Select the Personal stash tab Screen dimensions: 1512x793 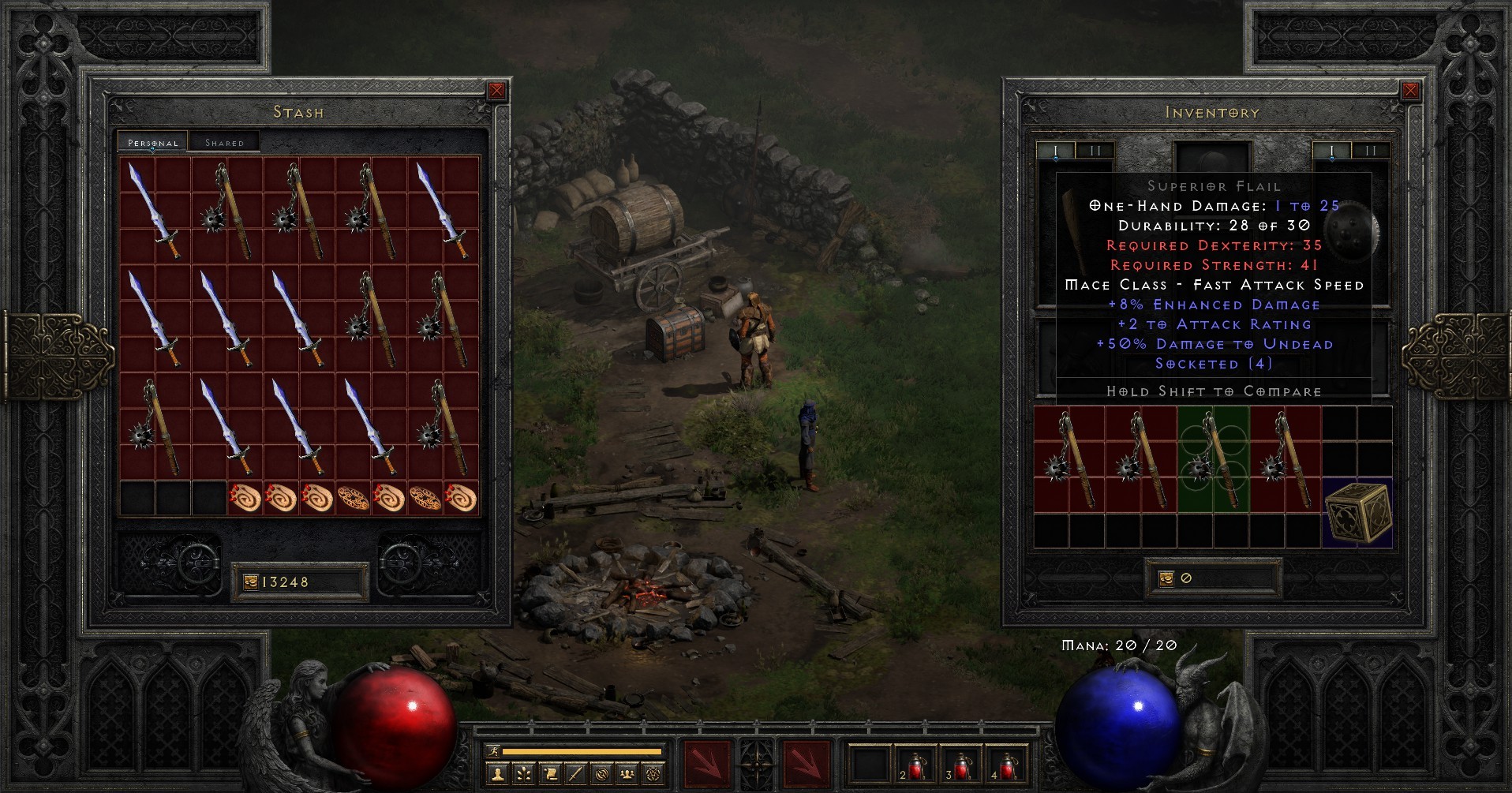pyautogui.click(x=154, y=144)
